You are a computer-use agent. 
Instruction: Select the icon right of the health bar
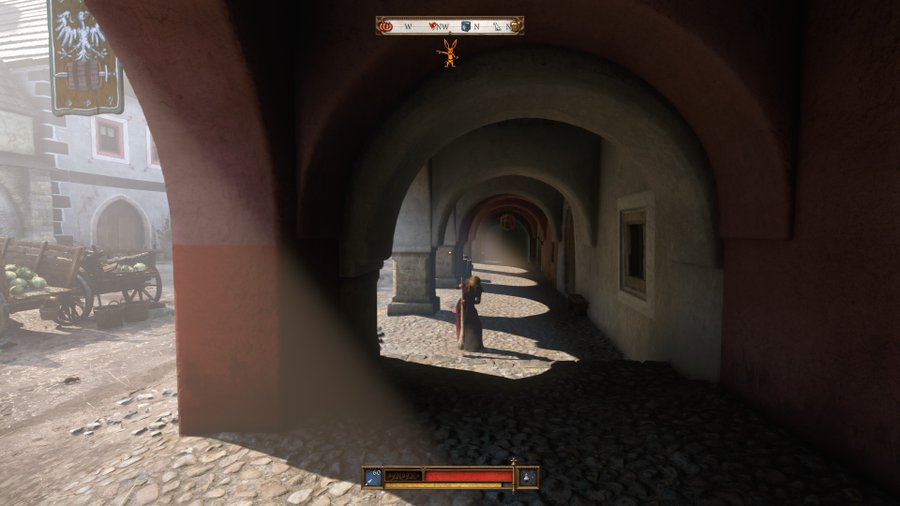click(x=526, y=477)
